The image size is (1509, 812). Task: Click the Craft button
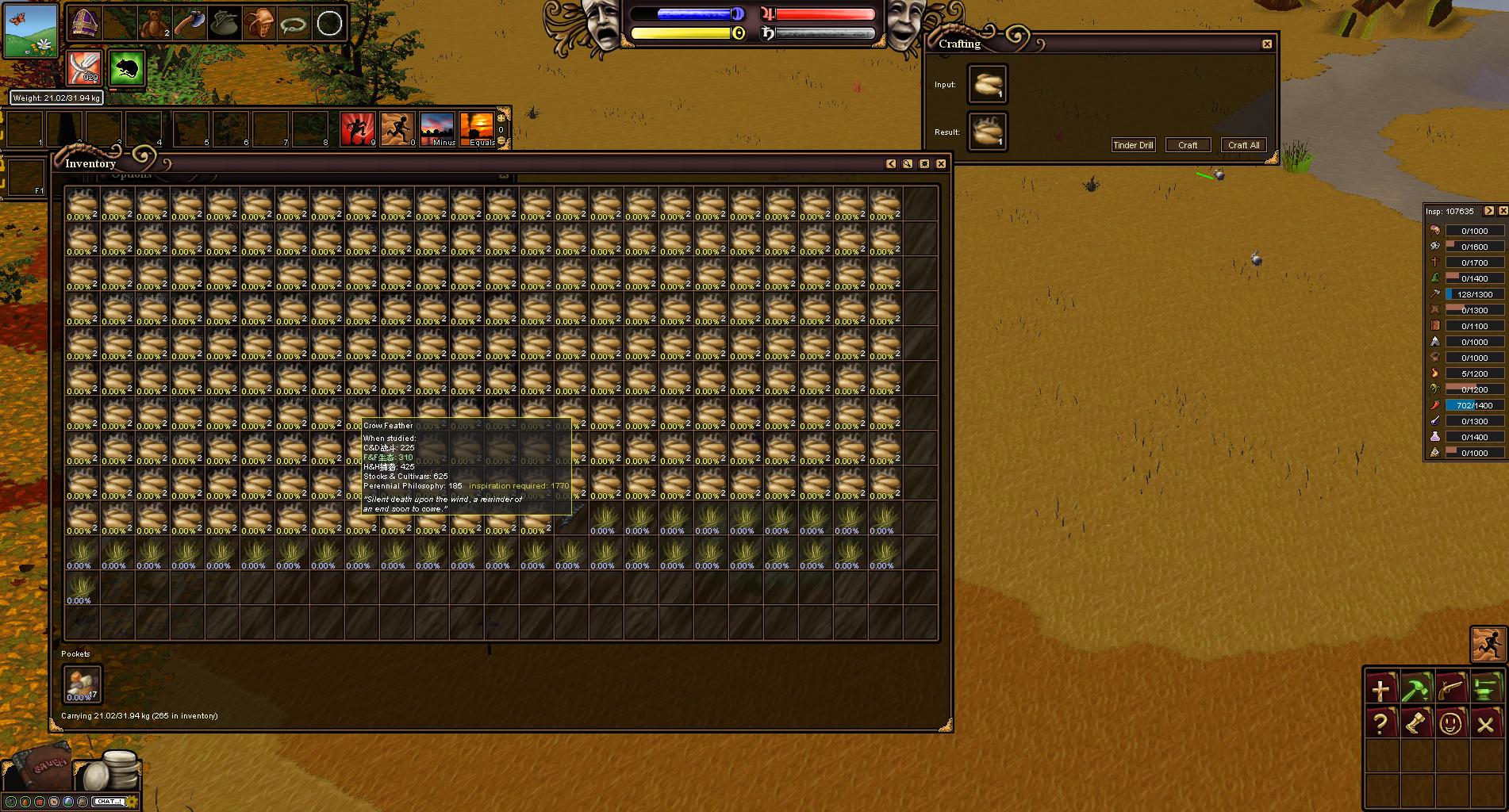[x=1188, y=145]
